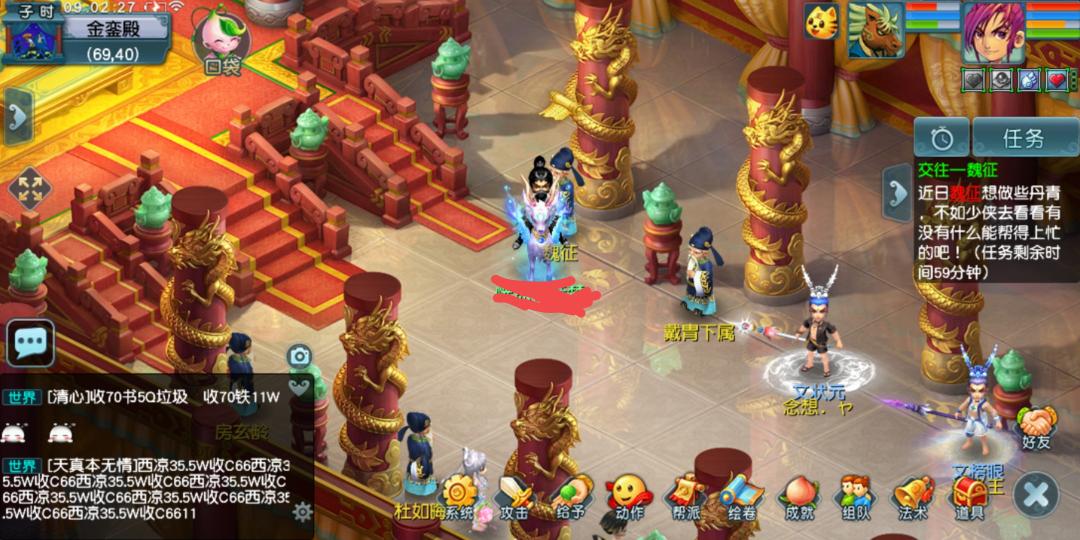
Task: Open the 道具 item chest
Action: [969, 496]
